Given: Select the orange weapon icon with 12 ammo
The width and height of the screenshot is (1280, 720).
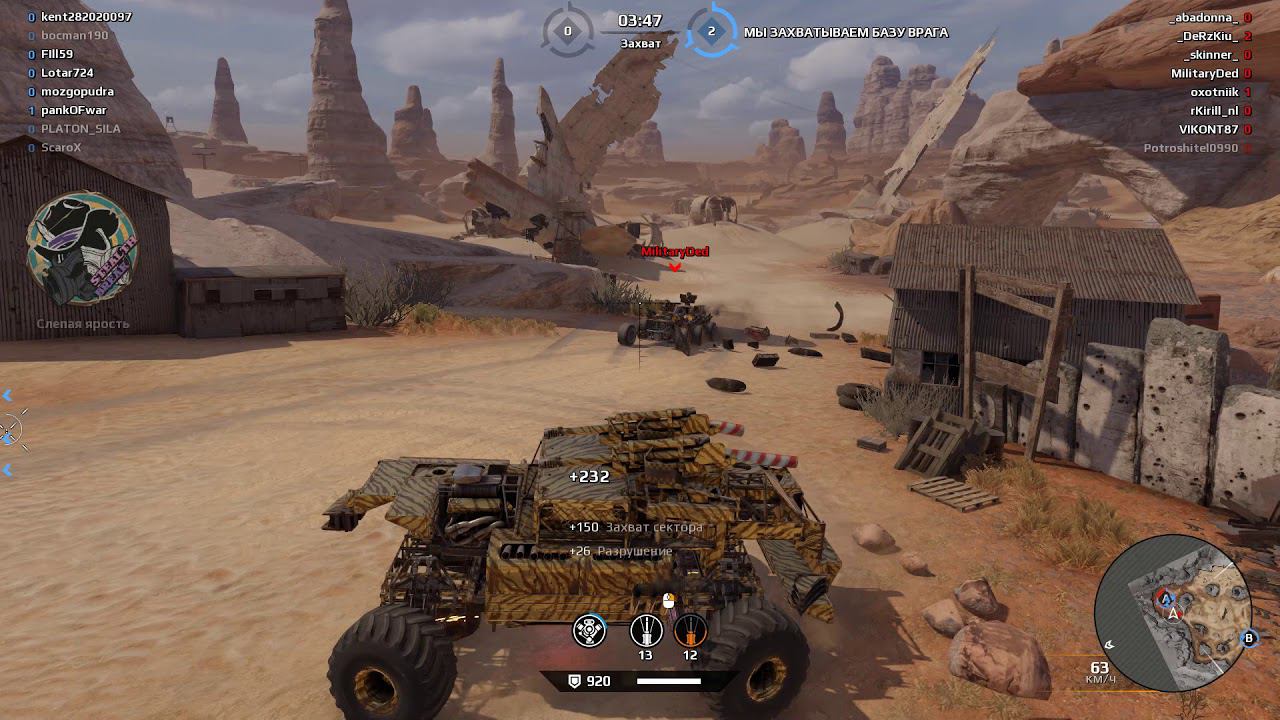Looking at the screenshot, I should (x=690, y=631).
